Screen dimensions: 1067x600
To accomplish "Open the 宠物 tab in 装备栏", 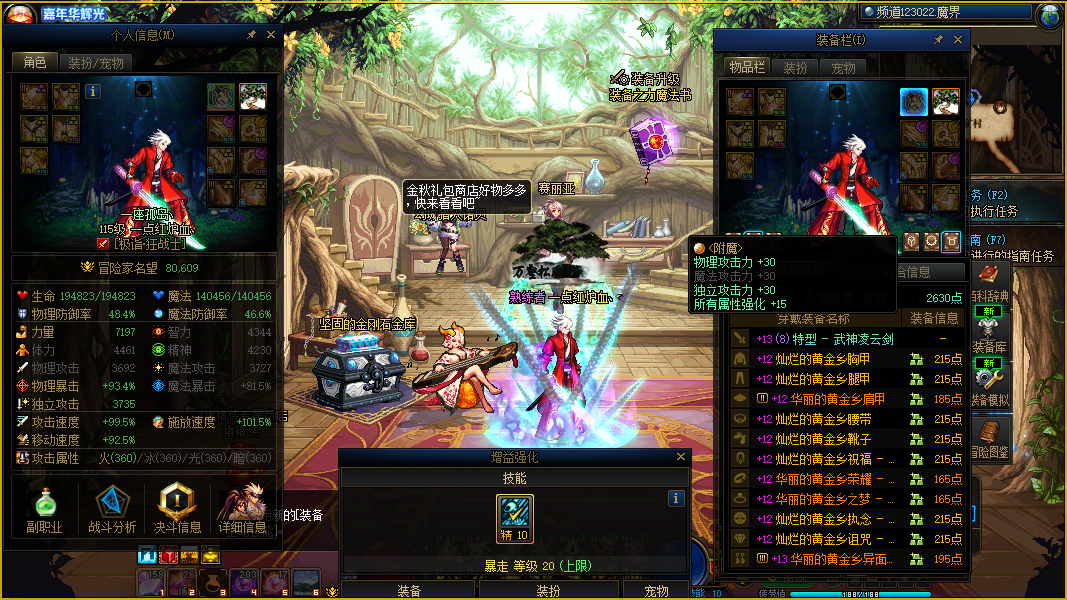I will click(844, 69).
